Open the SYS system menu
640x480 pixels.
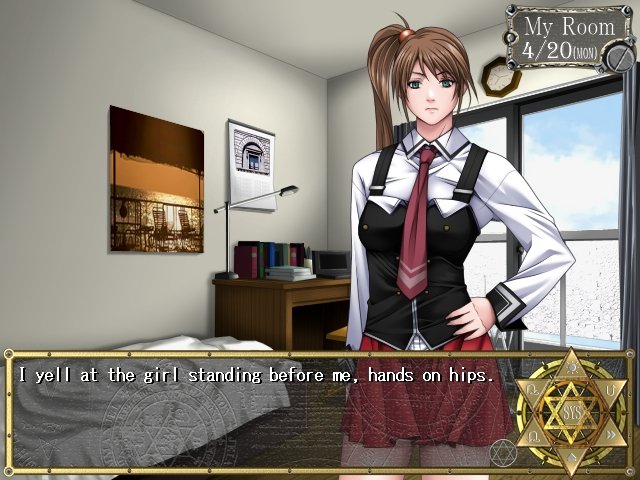coord(572,412)
